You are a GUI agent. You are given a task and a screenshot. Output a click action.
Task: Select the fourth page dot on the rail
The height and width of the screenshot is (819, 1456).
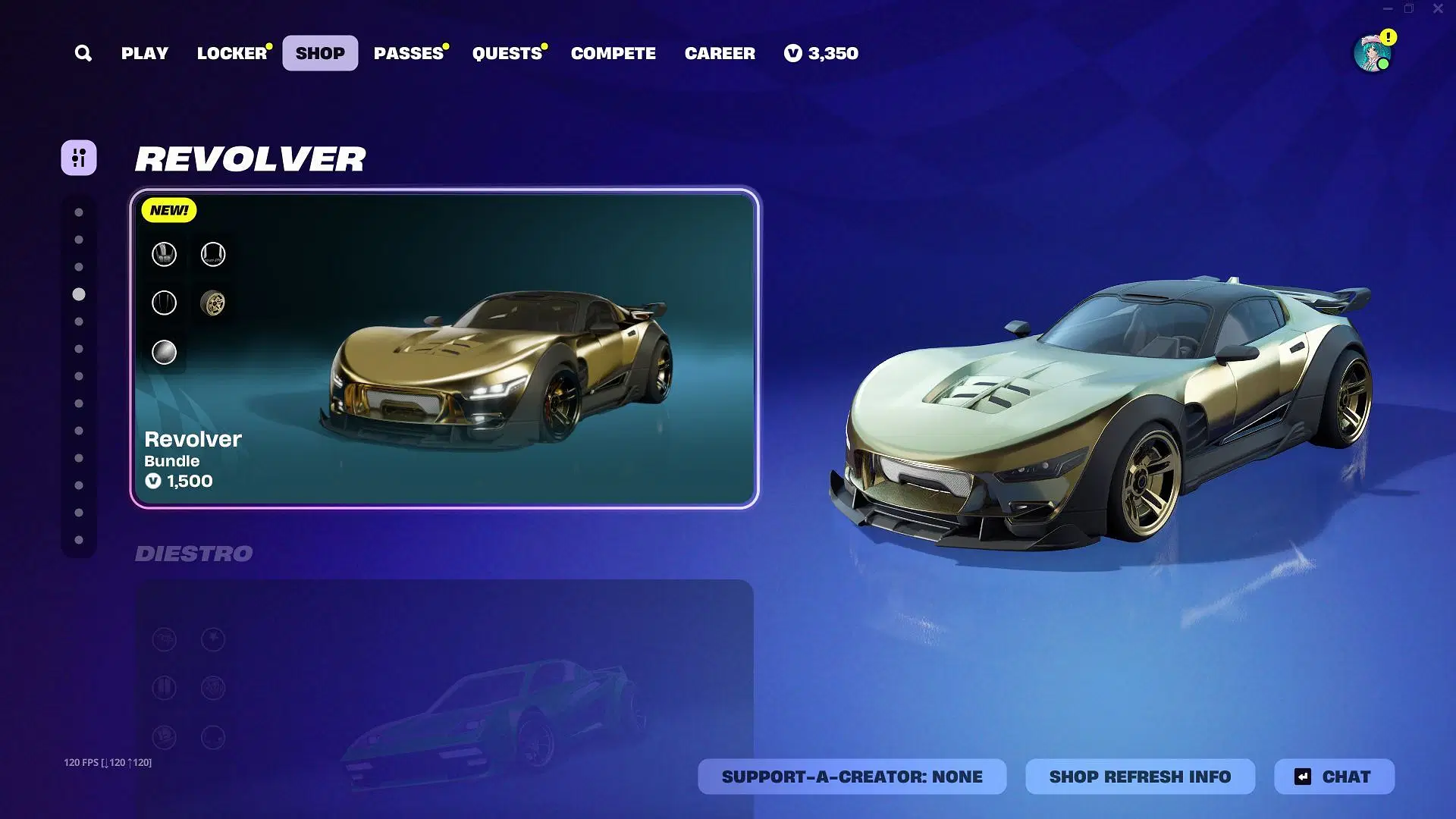[79, 296]
